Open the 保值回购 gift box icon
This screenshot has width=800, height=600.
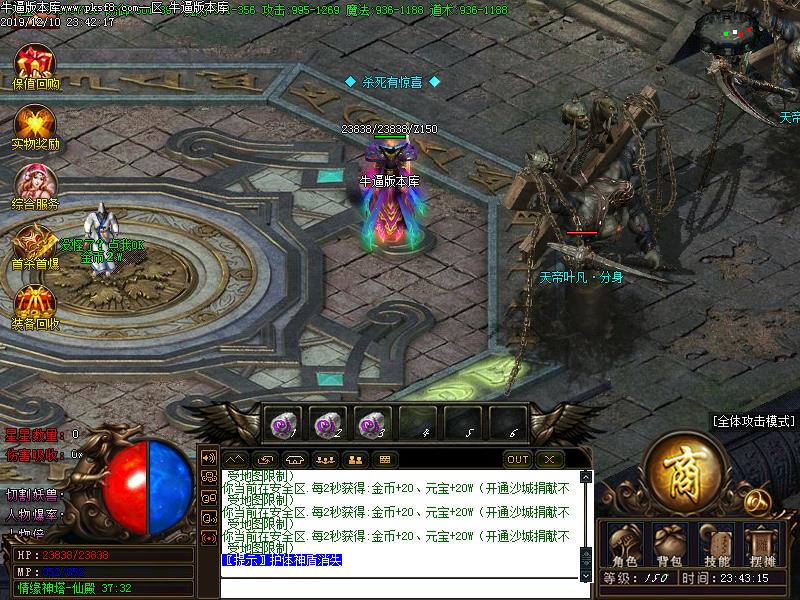pyautogui.click(x=35, y=63)
